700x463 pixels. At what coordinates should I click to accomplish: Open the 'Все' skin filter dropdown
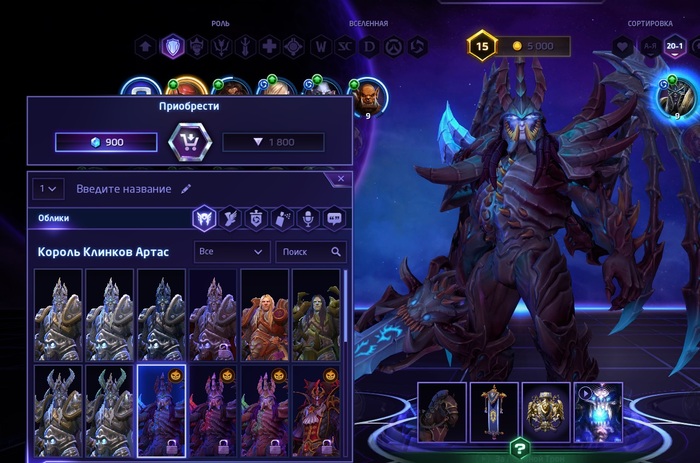(233, 252)
